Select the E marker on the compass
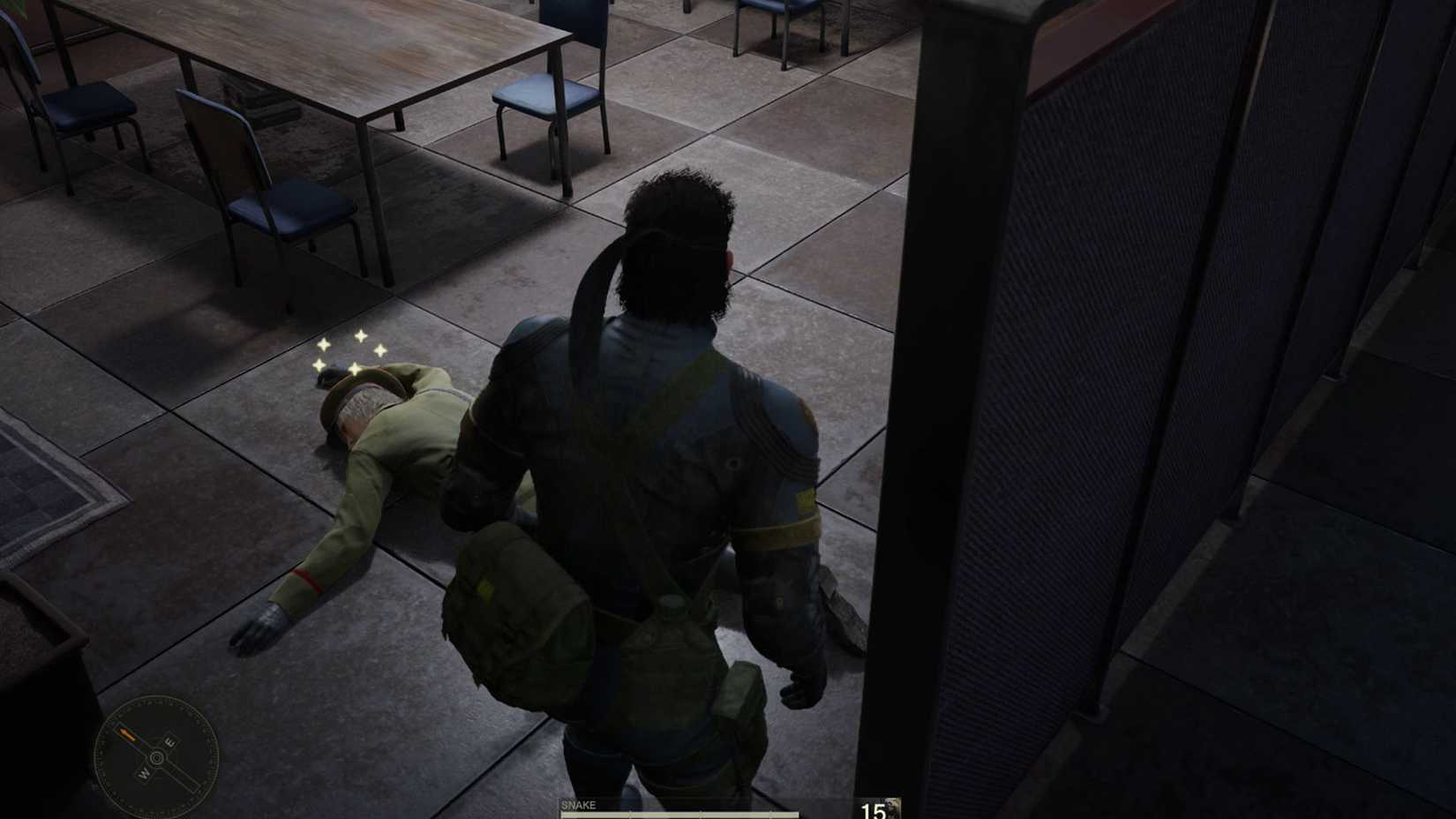 click(171, 743)
